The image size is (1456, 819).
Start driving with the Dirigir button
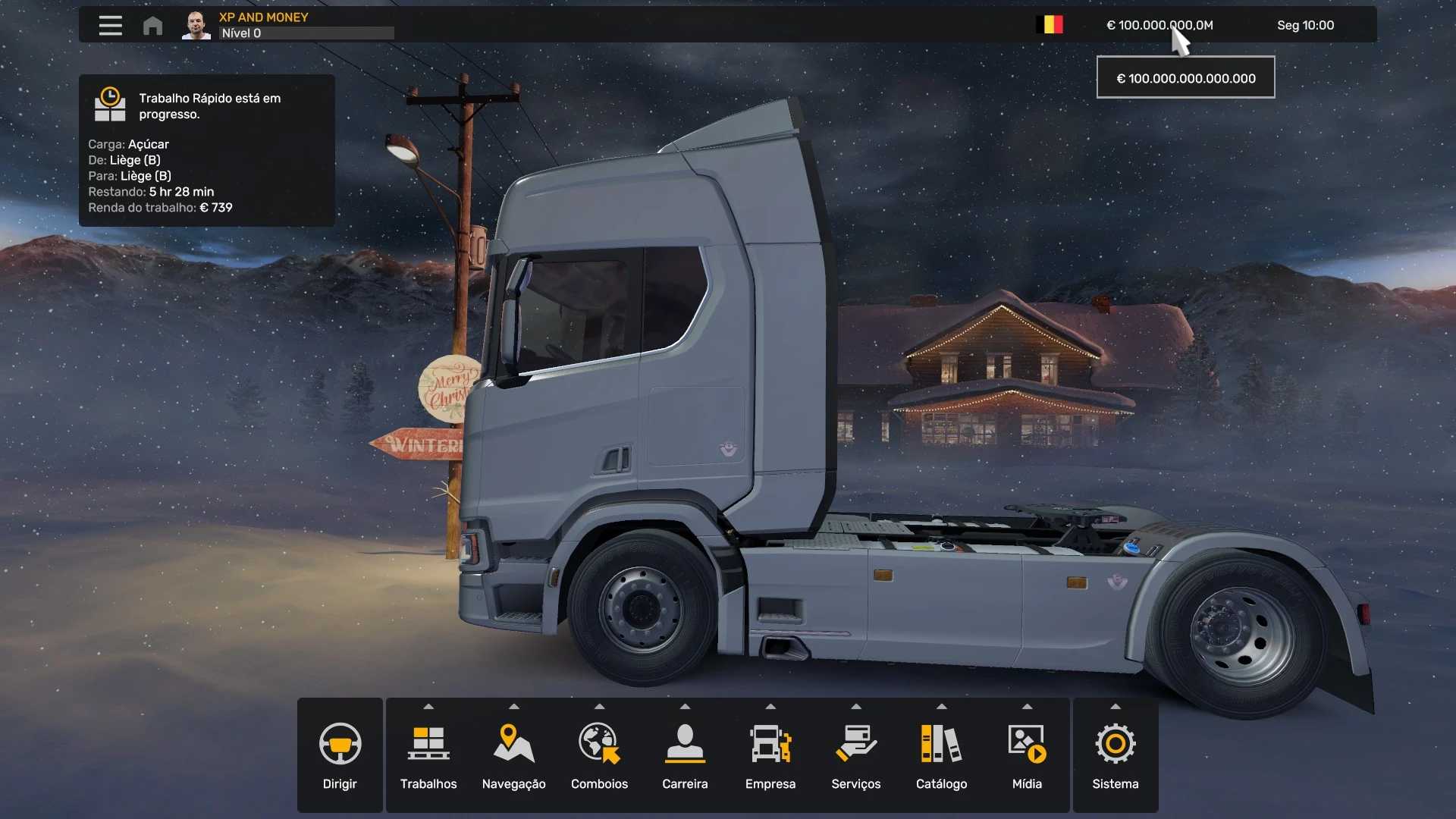[x=340, y=755]
